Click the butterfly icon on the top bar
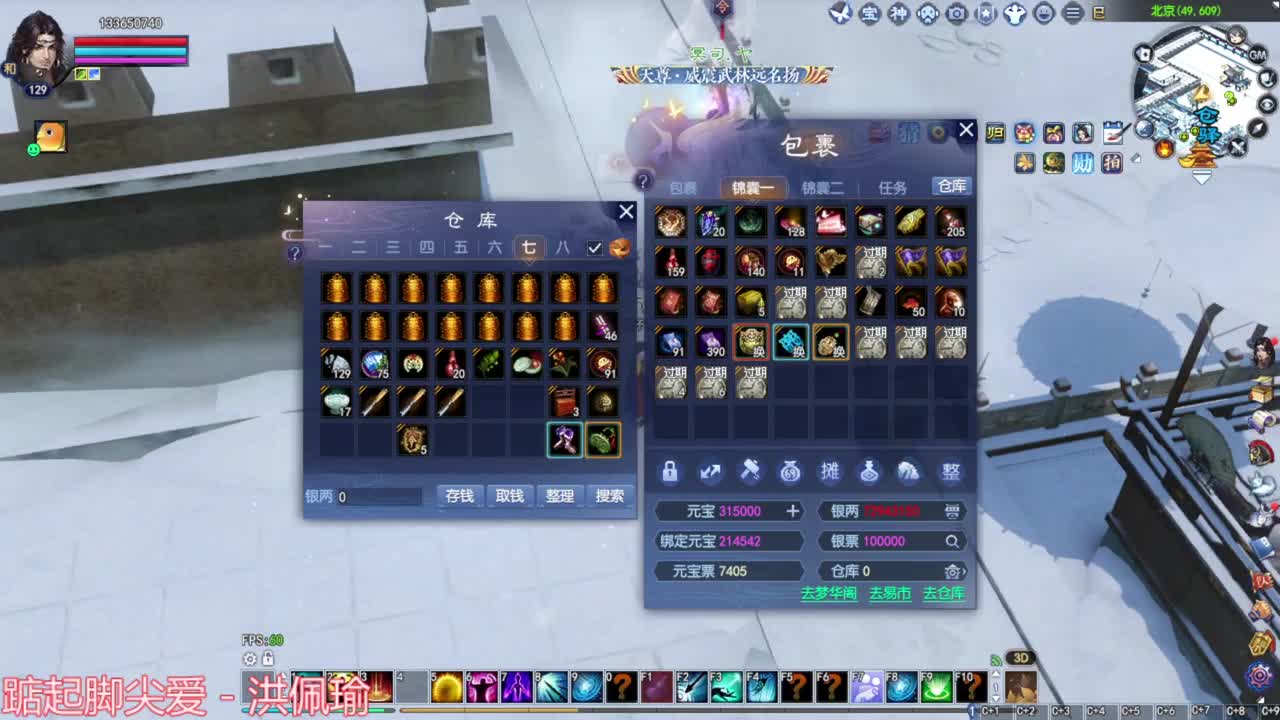The image size is (1280, 720). pyautogui.click(x=840, y=15)
